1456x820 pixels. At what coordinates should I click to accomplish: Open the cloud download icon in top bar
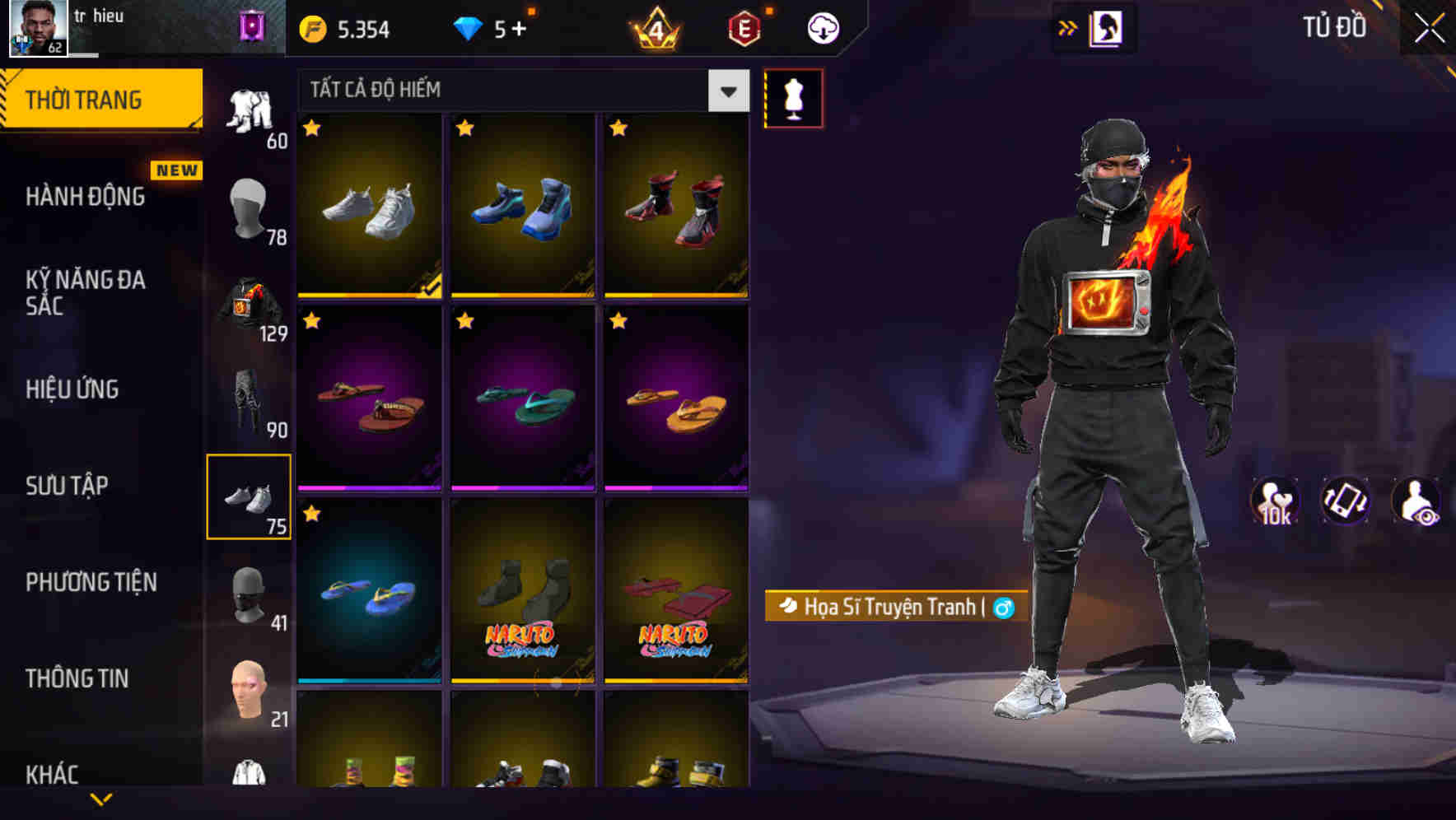click(821, 27)
